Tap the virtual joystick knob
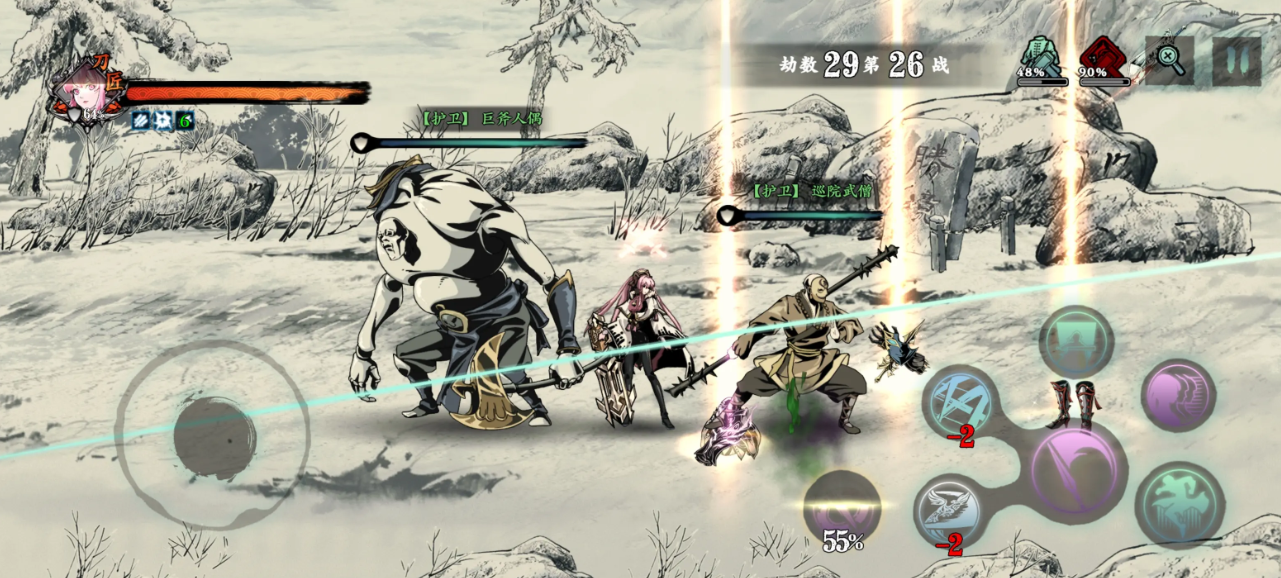 click(x=214, y=437)
